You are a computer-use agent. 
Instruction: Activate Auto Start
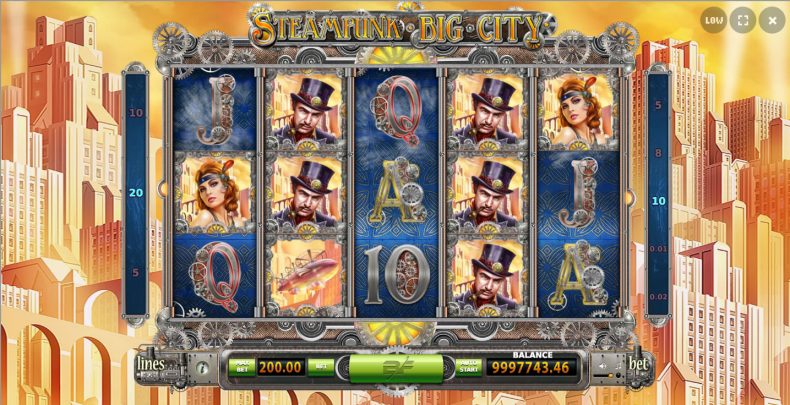tap(468, 367)
